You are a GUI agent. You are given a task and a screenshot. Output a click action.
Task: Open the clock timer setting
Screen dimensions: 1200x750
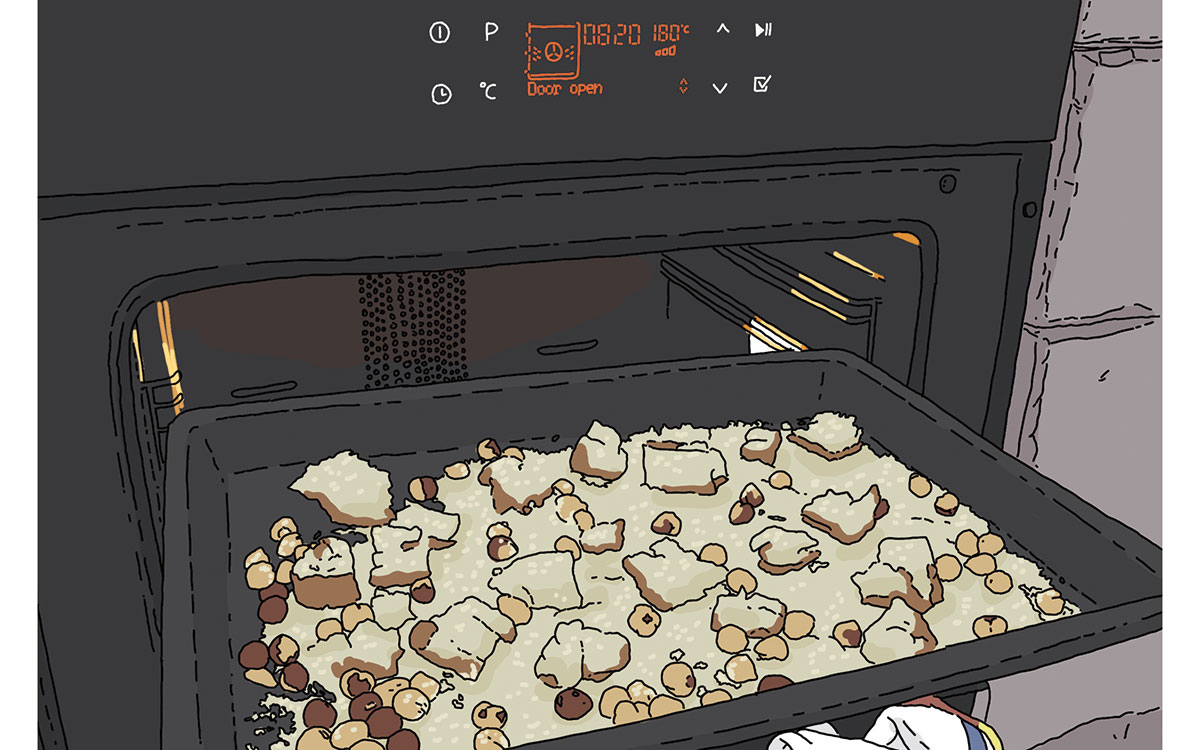point(441,93)
